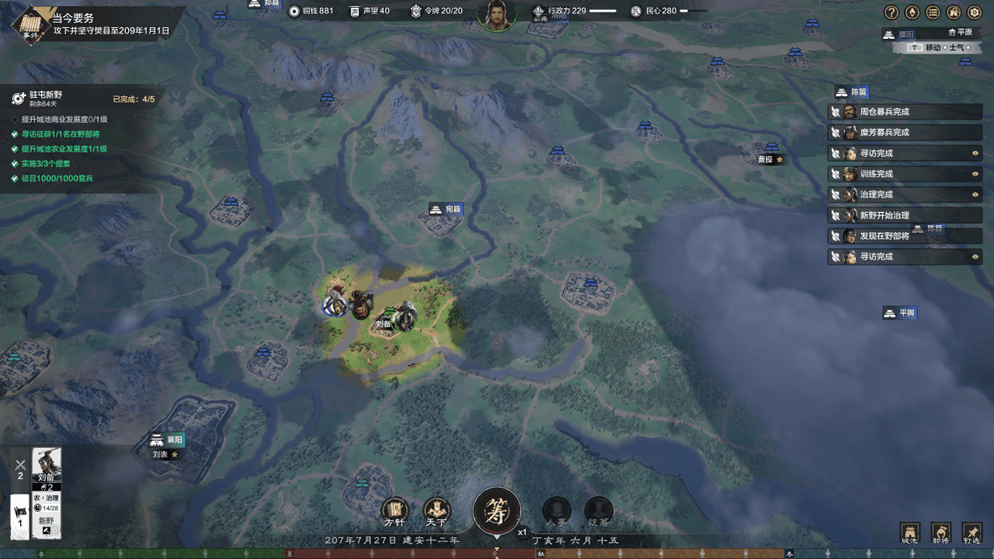This screenshot has height=559, width=994.
Task: Open the 新野开始治理 notification
Action: (x=905, y=215)
